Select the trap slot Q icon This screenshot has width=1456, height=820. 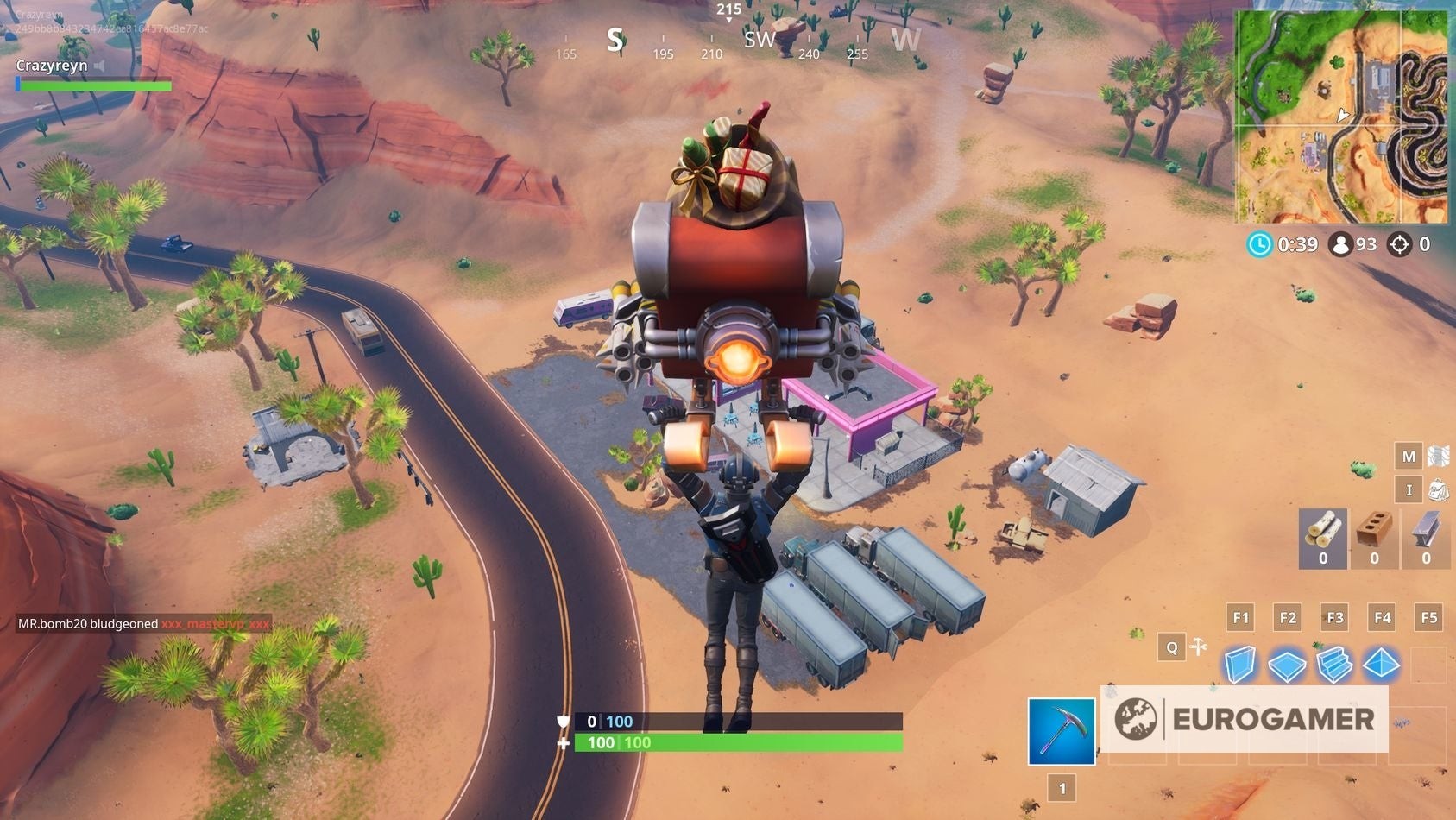[x=1171, y=647]
